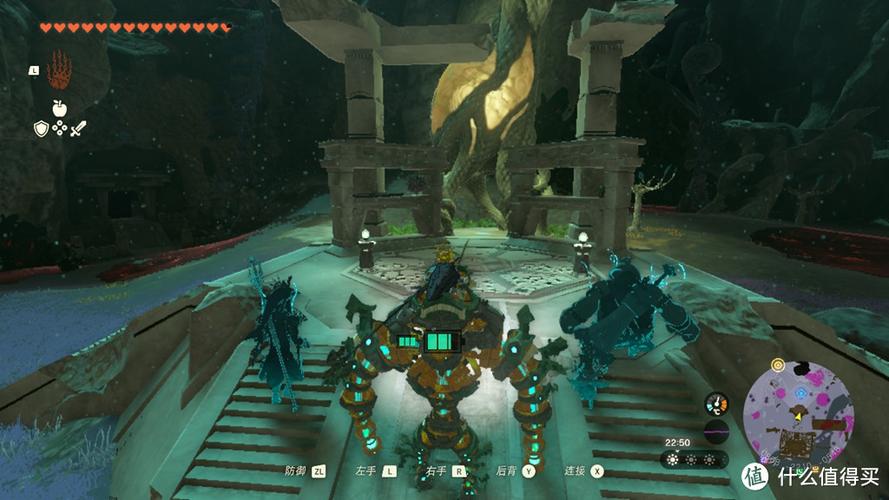Select the sword weapon quick-select icon
Screen dimensions: 889x500
[x=78, y=128]
